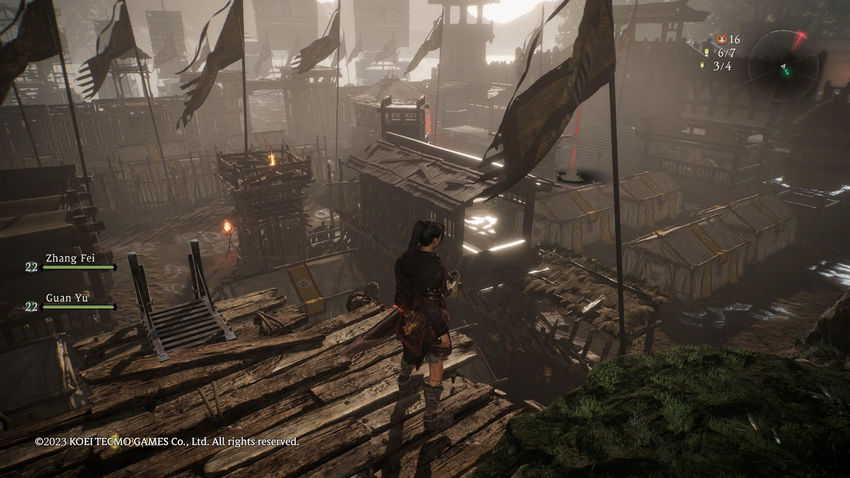Select ally Guan Yu in the party list
The width and height of the screenshot is (850, 478).
click(x=68, y=299)
